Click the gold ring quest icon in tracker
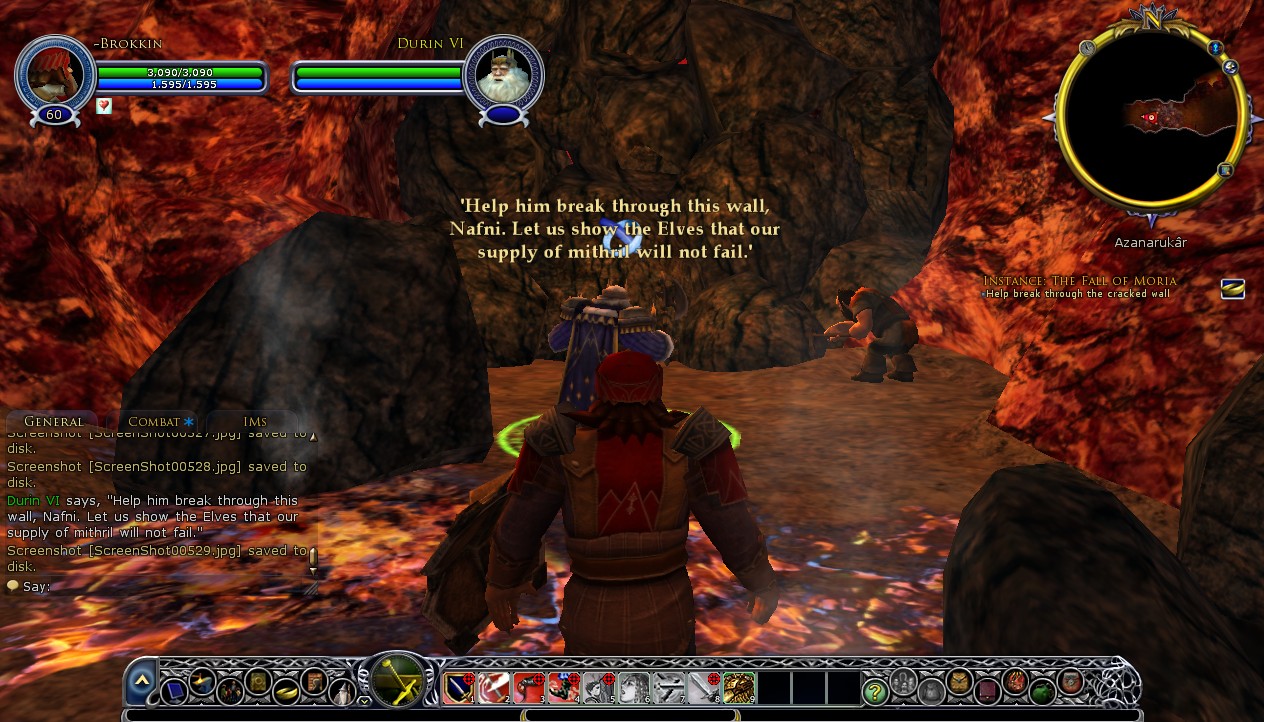Screen dimensions: 1264x722 1233,289
